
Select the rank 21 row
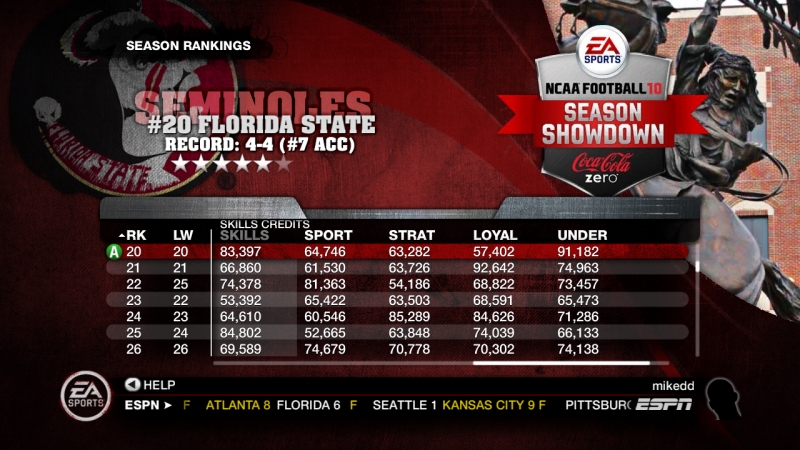pyautogui.click(x=400, y=267)
